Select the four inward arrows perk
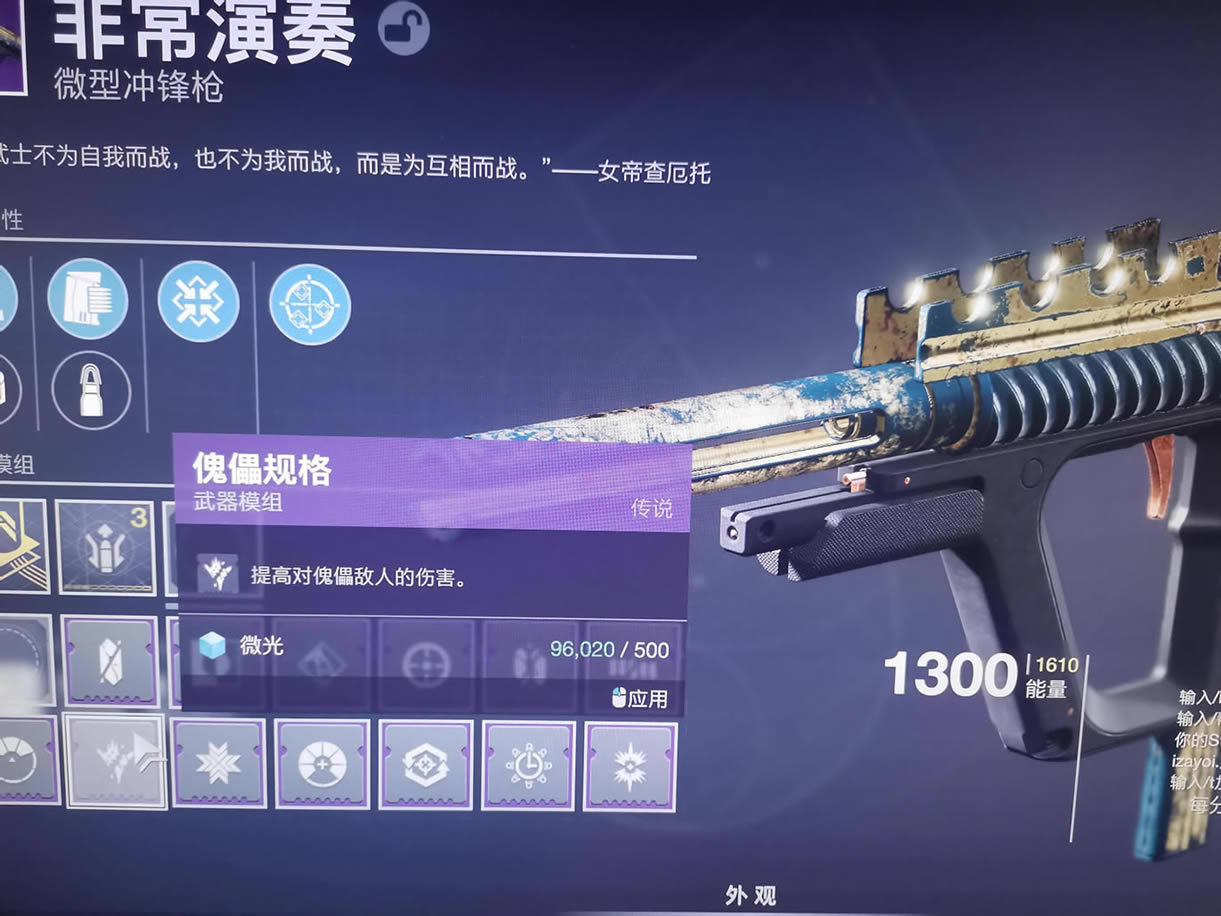 pos(198,302)
